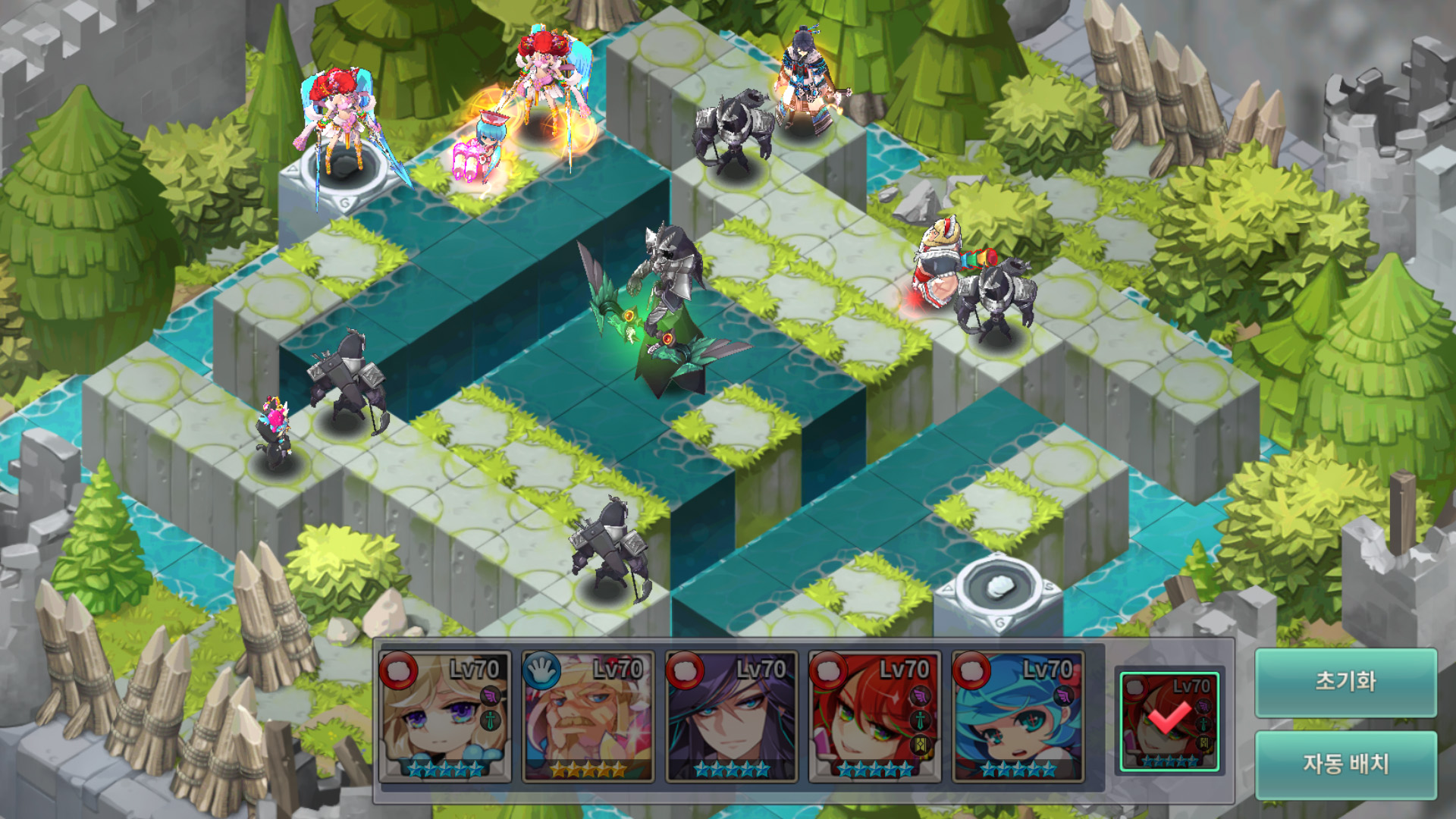
Task: Select the blonde purple-eyed hero card
Action: click(444, 716)
